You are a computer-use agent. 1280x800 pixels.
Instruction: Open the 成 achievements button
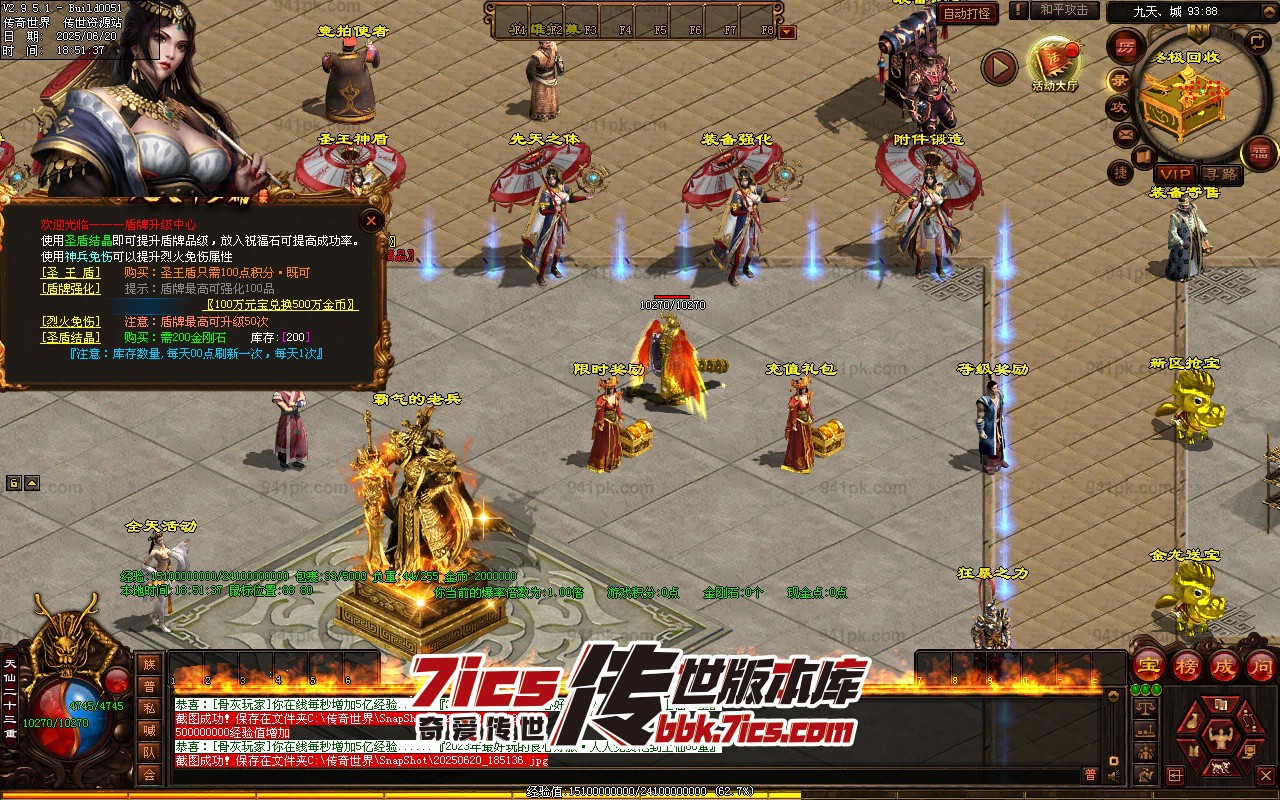(1225, 665)
